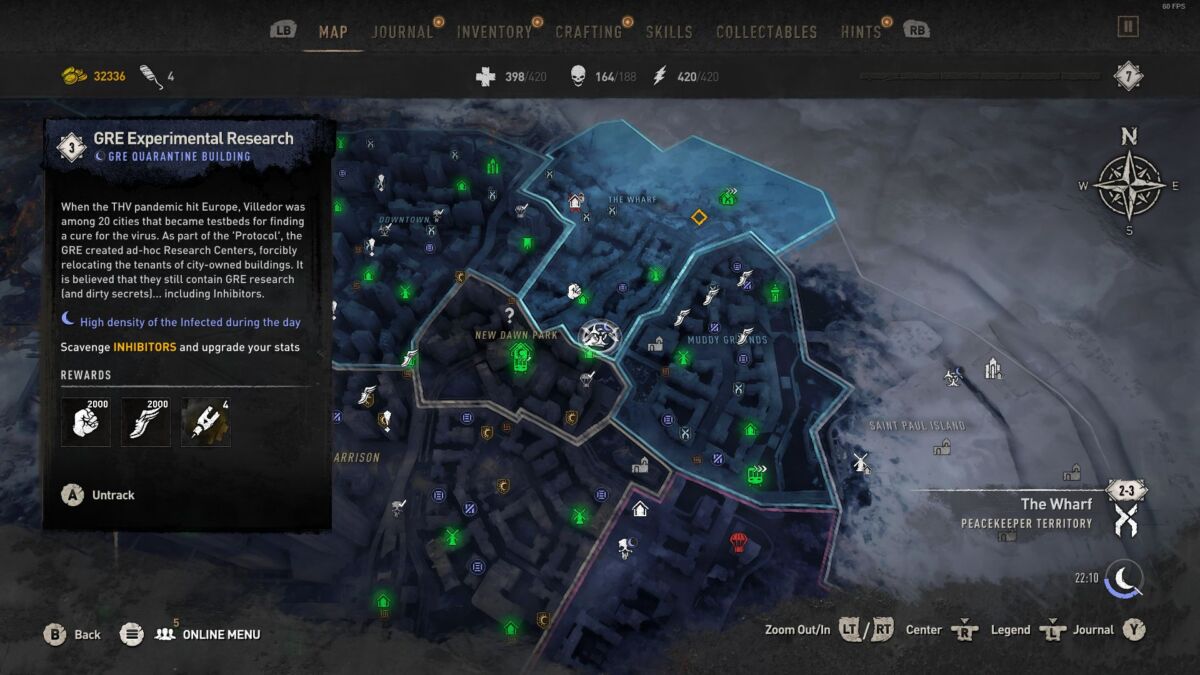Switch to the Journal tab
Screen dimensions: 1200x675
click(x=402, y=32)
